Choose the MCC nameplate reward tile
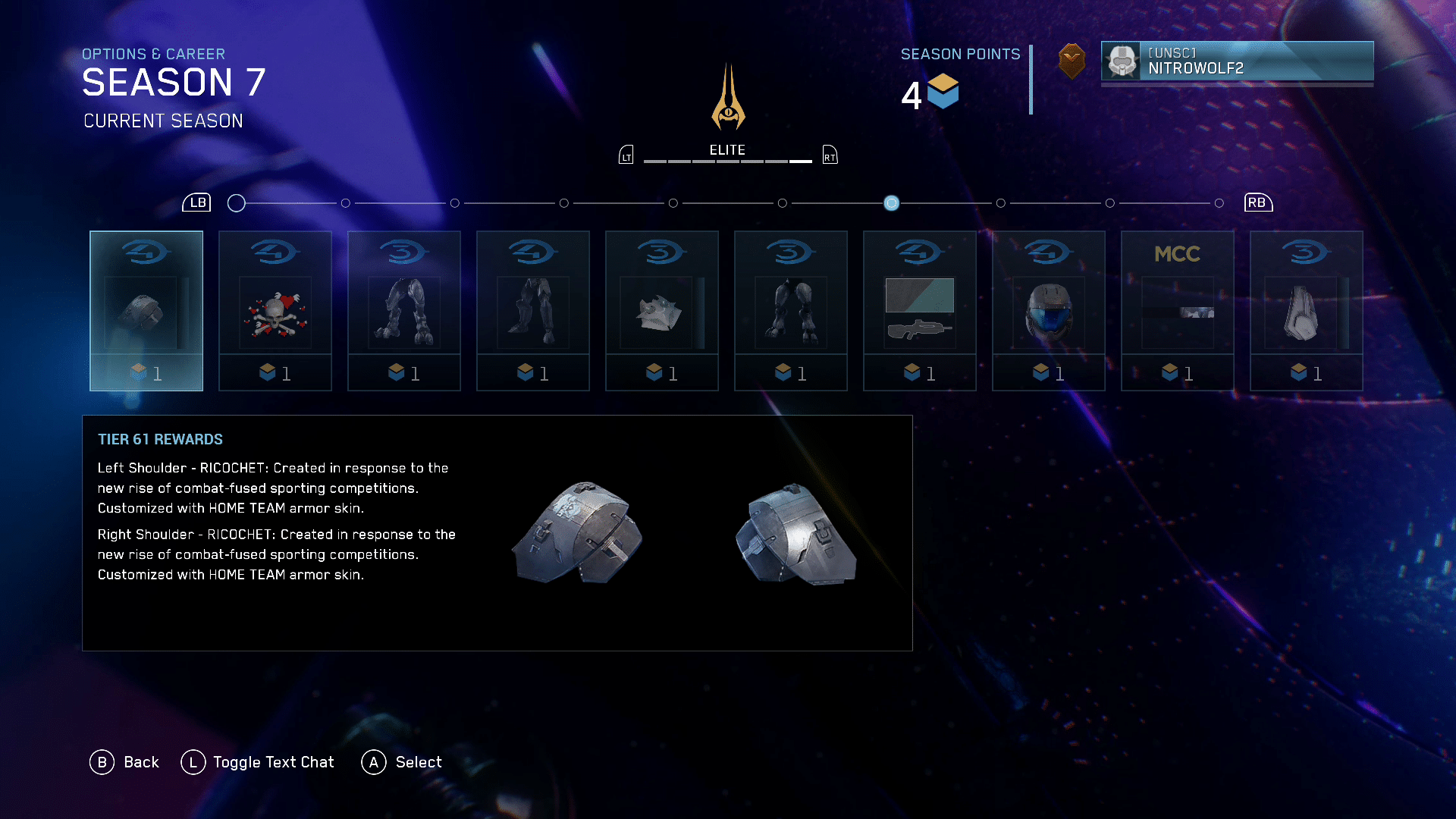The image size is (1456, 819). point(1178,311)
